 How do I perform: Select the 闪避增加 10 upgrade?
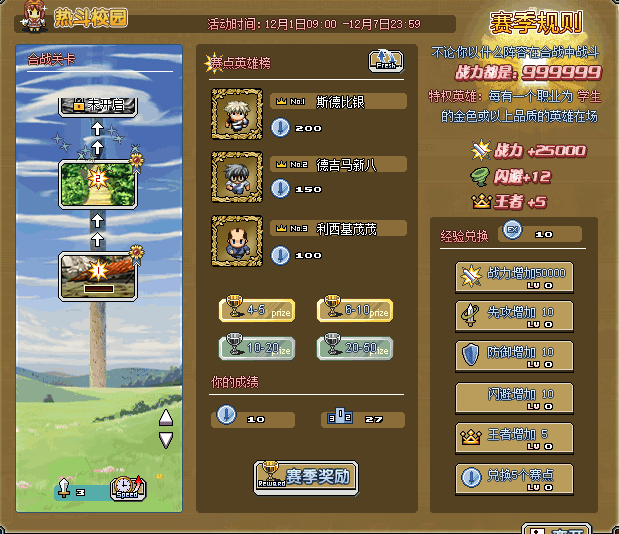(514, 397)
